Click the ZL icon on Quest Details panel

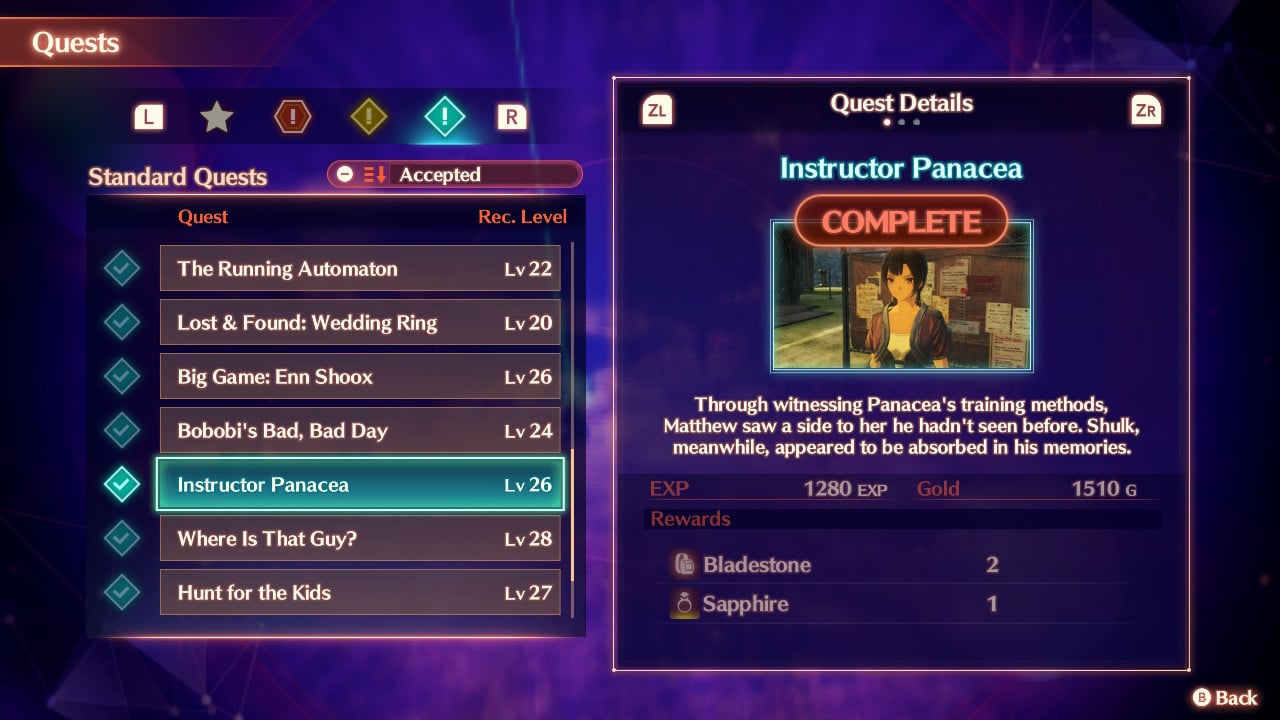[659, 110]
